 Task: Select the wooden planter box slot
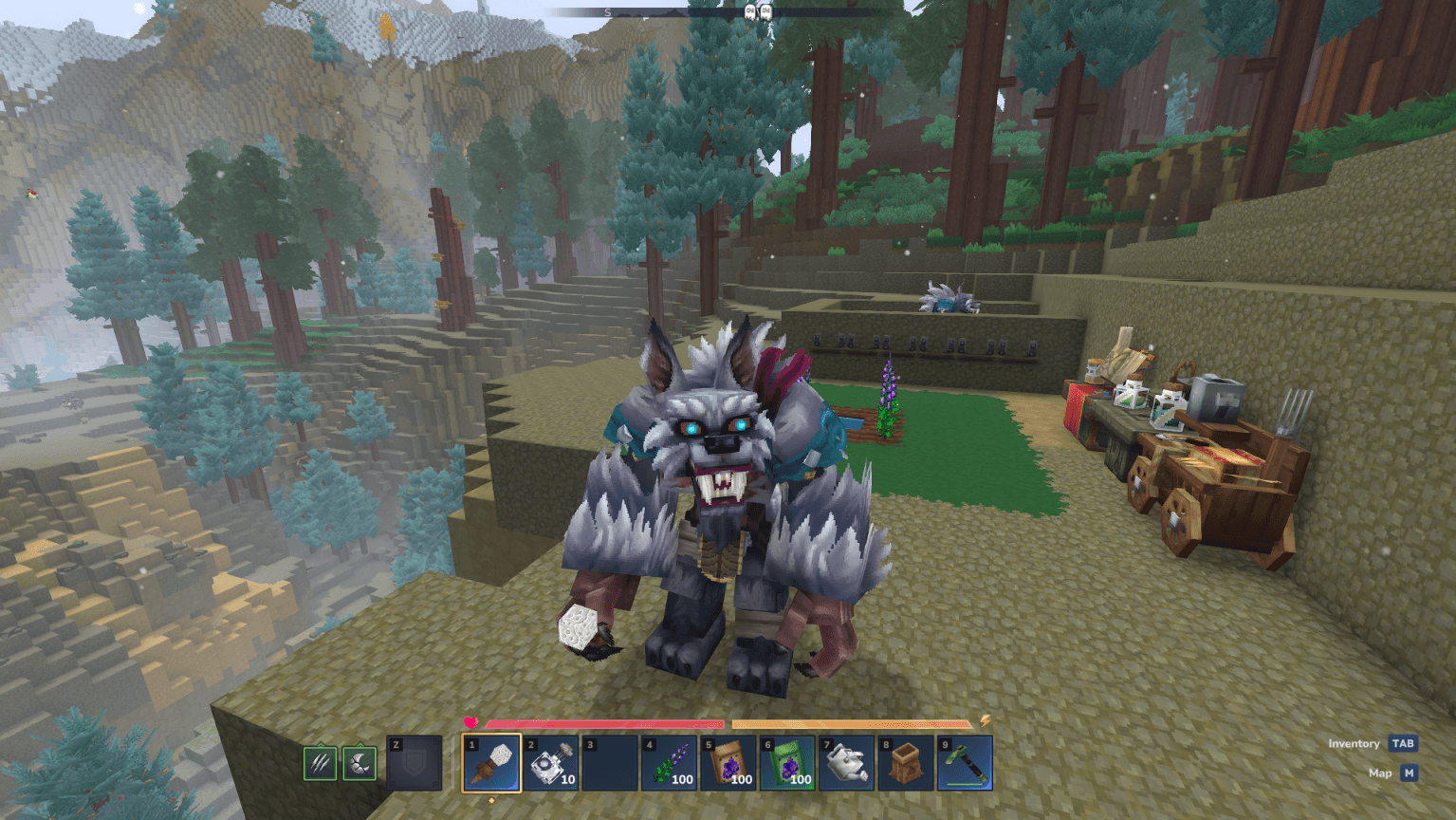[x=906, y=763]
